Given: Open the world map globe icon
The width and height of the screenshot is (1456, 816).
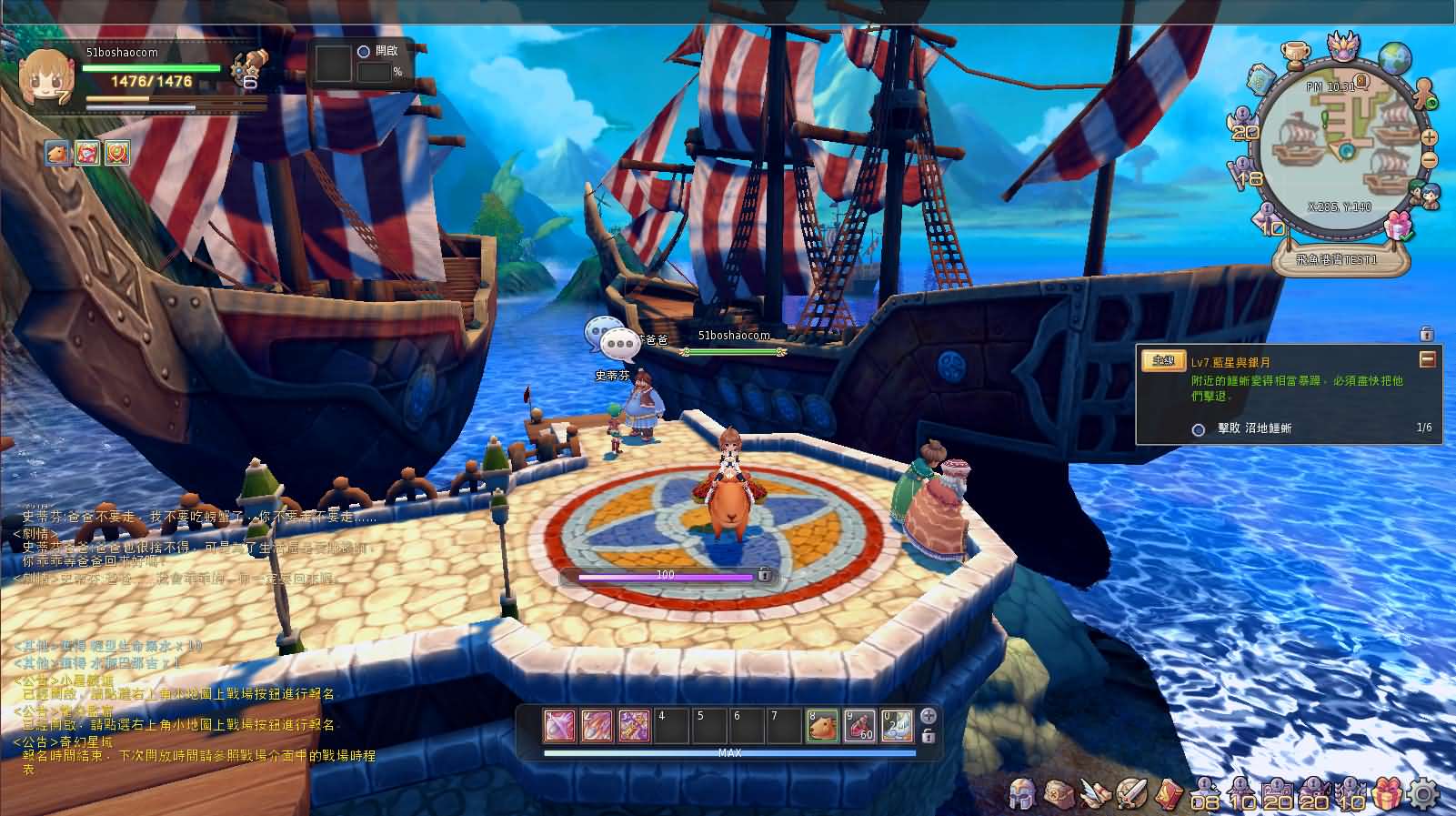Looking at the screenshot, I should point(1393,56).
